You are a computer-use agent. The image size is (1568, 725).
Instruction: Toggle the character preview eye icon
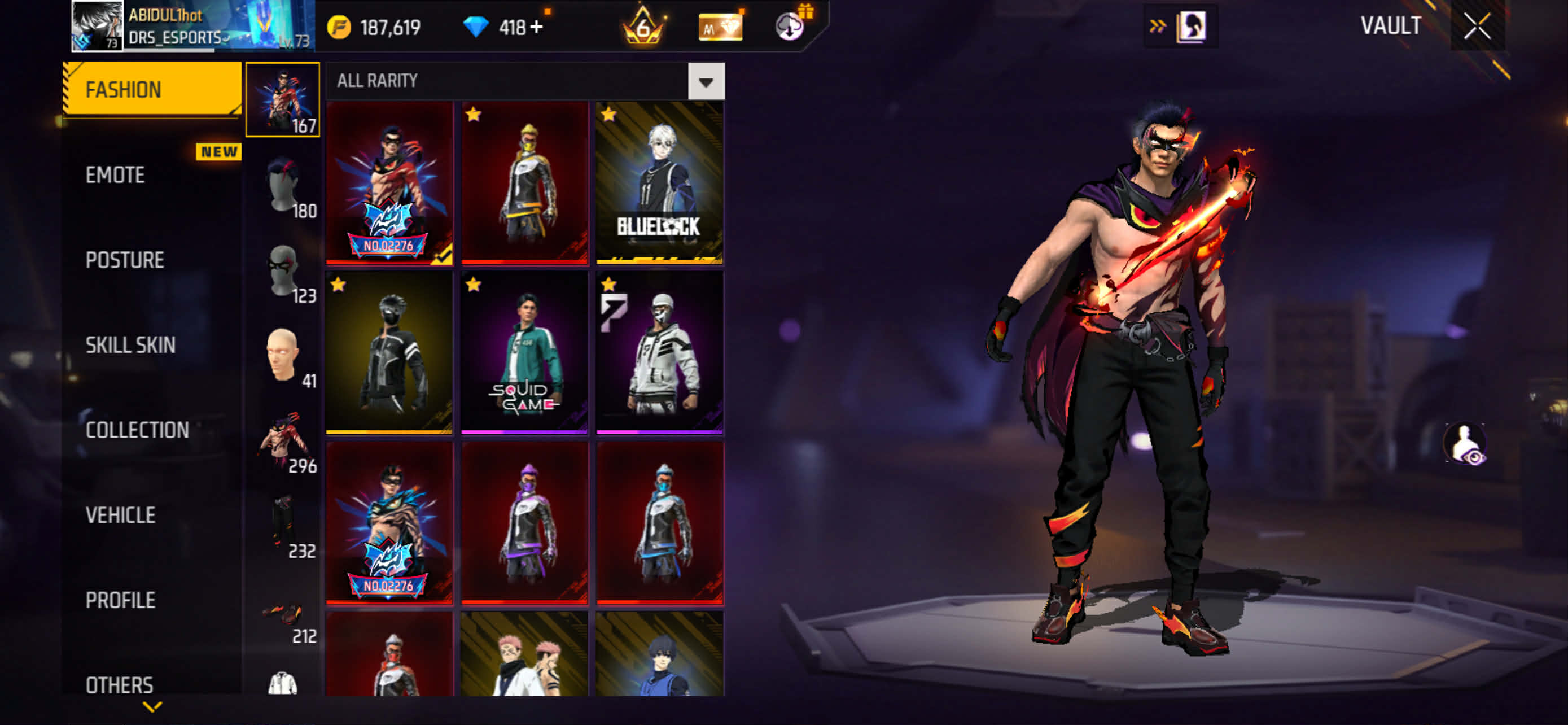coord(1465,444)
